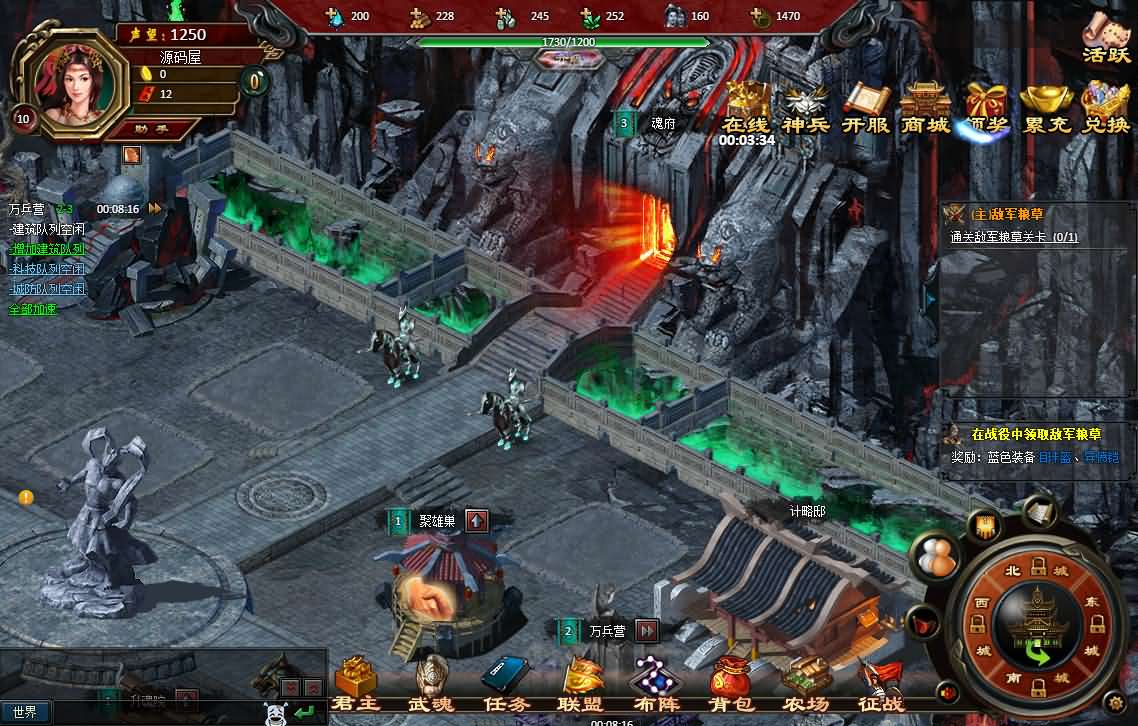Open the 君主 lord menu

355,683
